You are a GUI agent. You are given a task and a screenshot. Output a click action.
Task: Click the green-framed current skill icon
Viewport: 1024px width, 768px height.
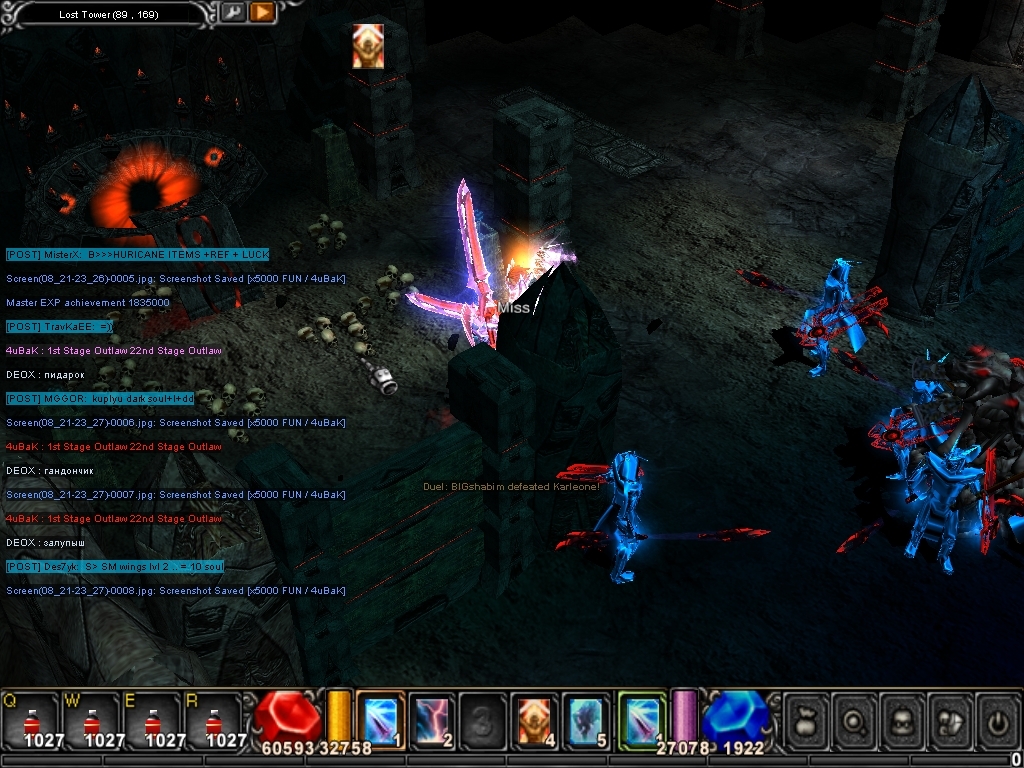[x=641, y=720]
